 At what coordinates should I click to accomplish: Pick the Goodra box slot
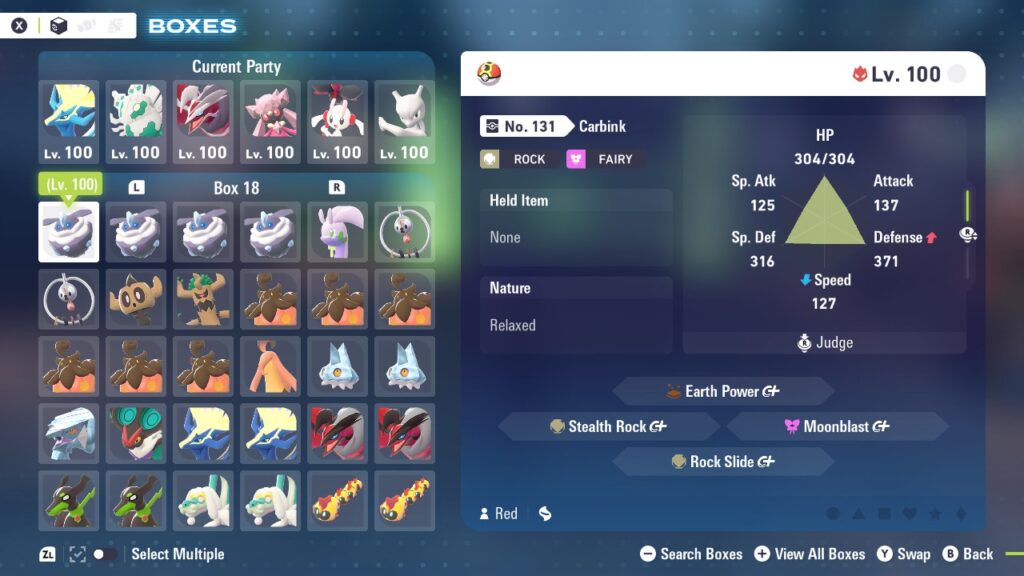click(x=337, y=232)
